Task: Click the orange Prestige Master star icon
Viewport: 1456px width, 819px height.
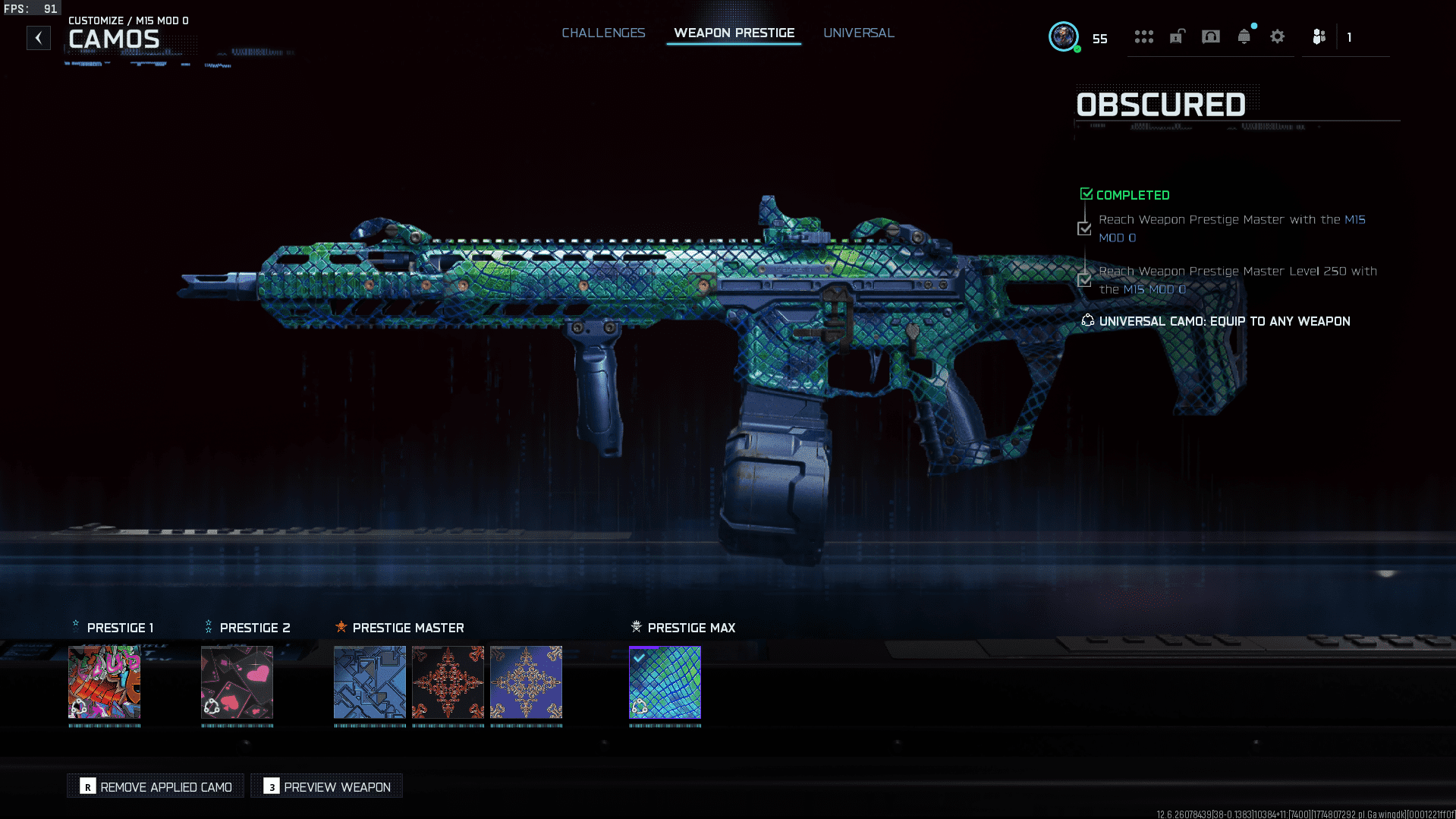Action: 341,627
